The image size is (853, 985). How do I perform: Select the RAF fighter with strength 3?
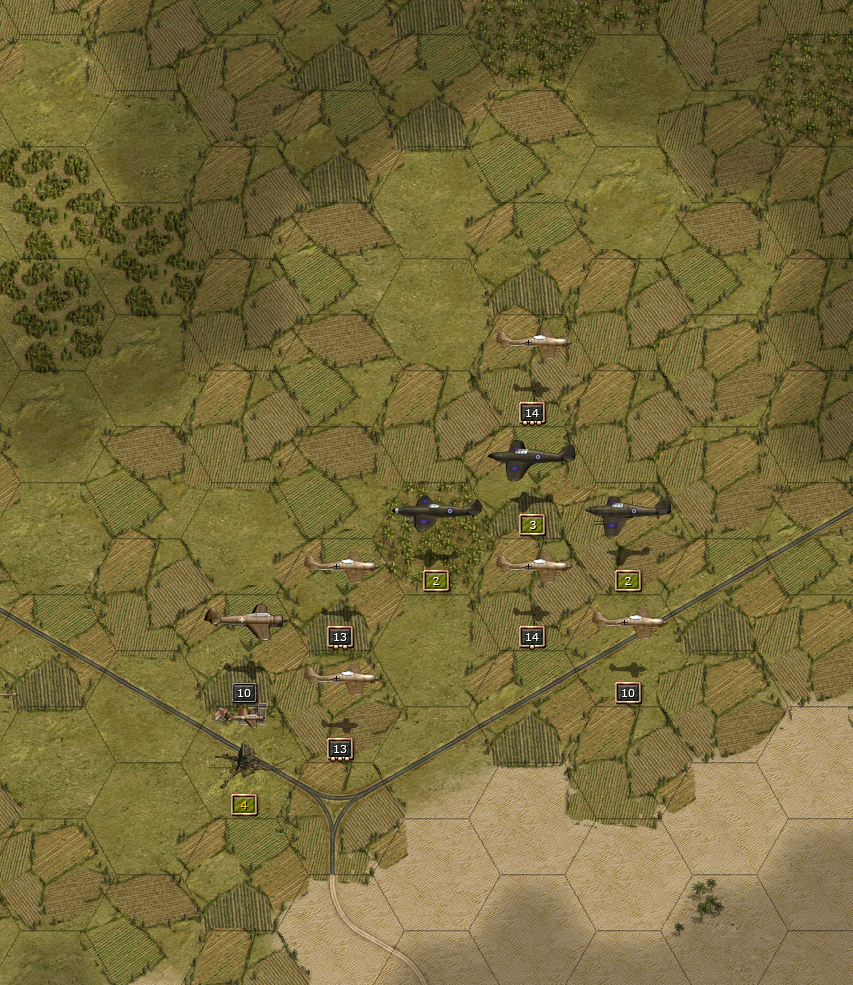pos(531,456)
